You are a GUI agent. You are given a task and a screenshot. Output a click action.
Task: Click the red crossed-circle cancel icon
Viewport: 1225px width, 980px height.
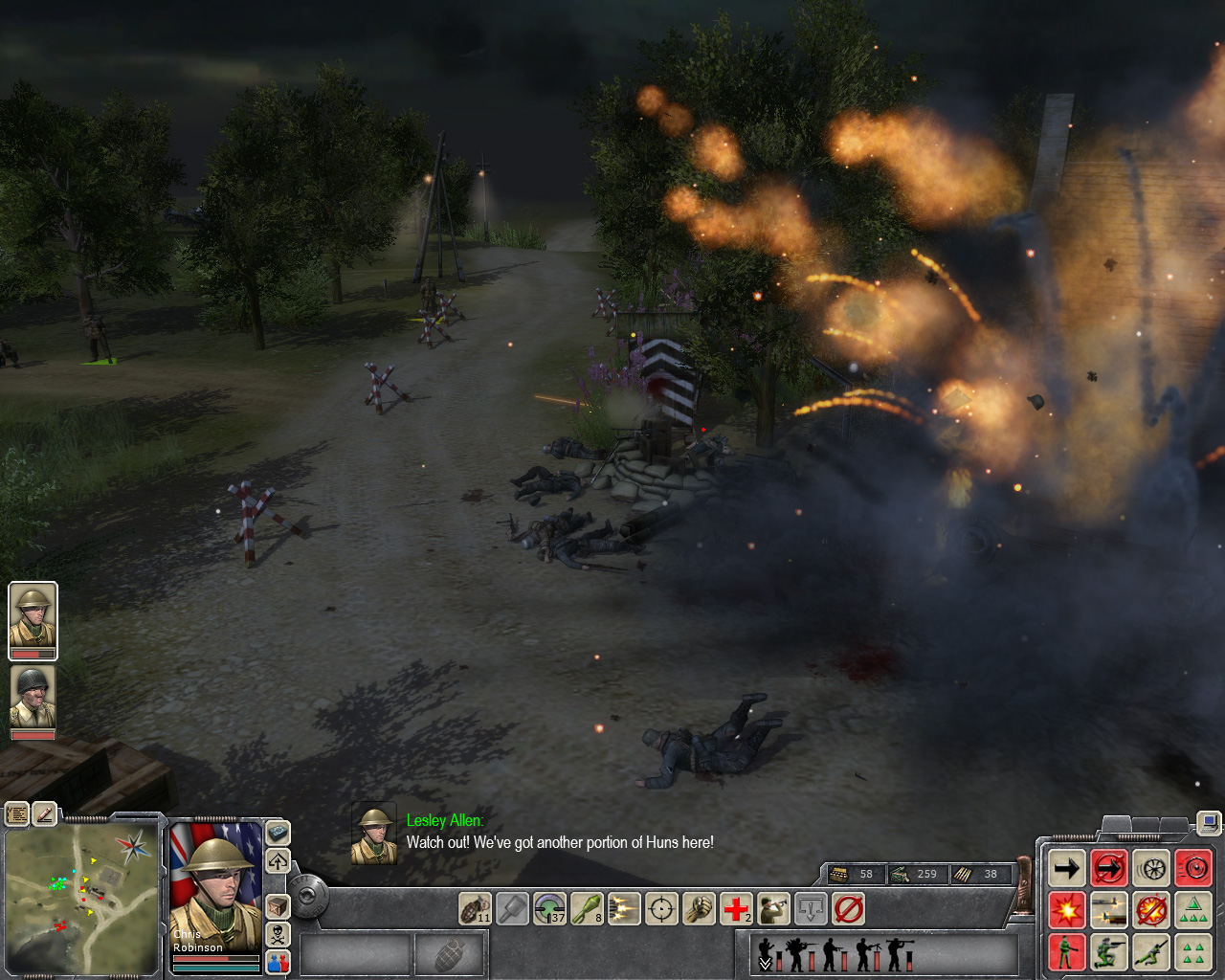coord(848,908)
